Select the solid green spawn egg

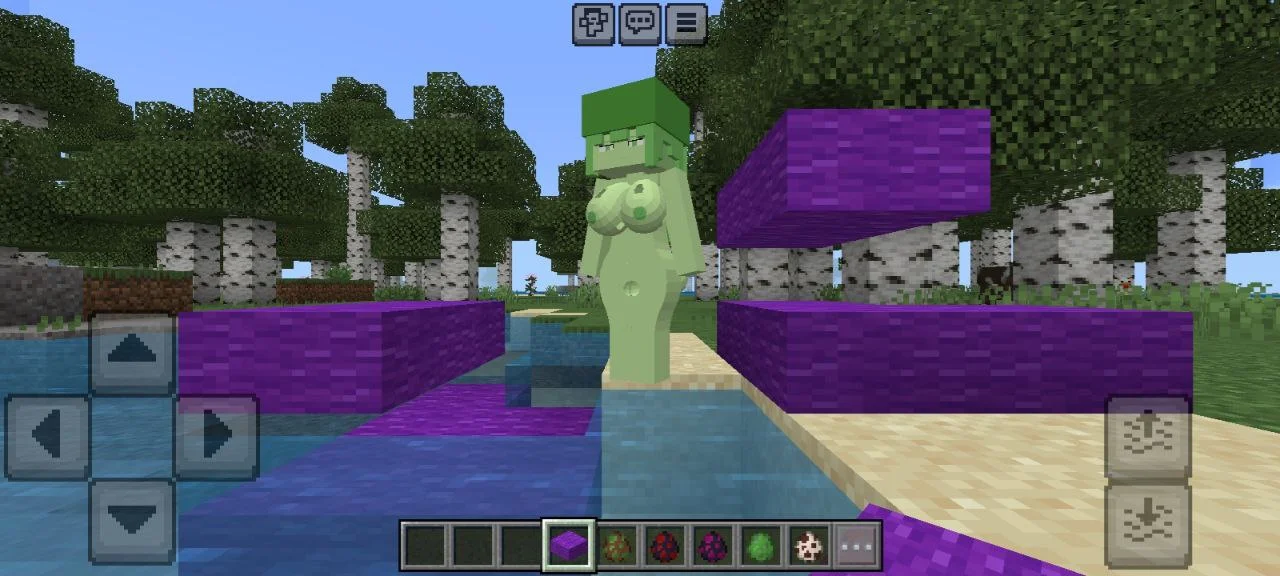tap(761, 546)
